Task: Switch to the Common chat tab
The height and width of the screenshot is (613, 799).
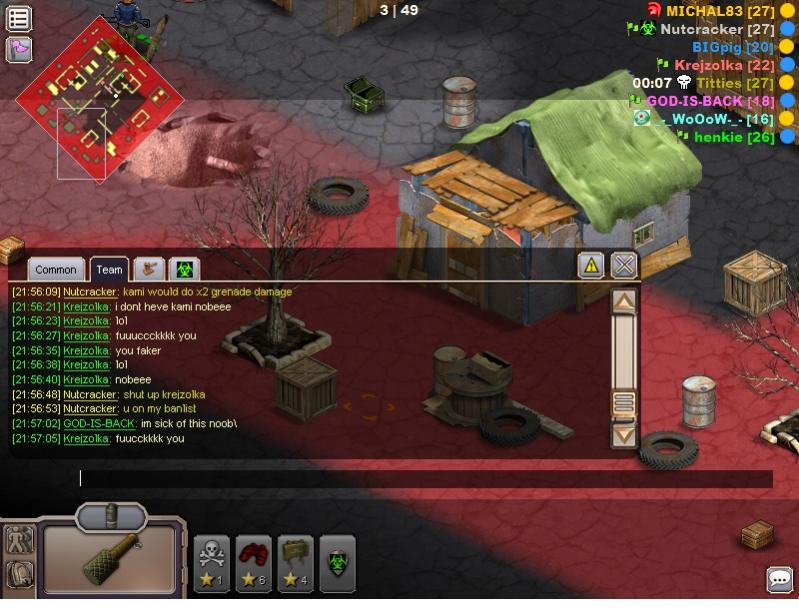Action: tap(55, 269)
